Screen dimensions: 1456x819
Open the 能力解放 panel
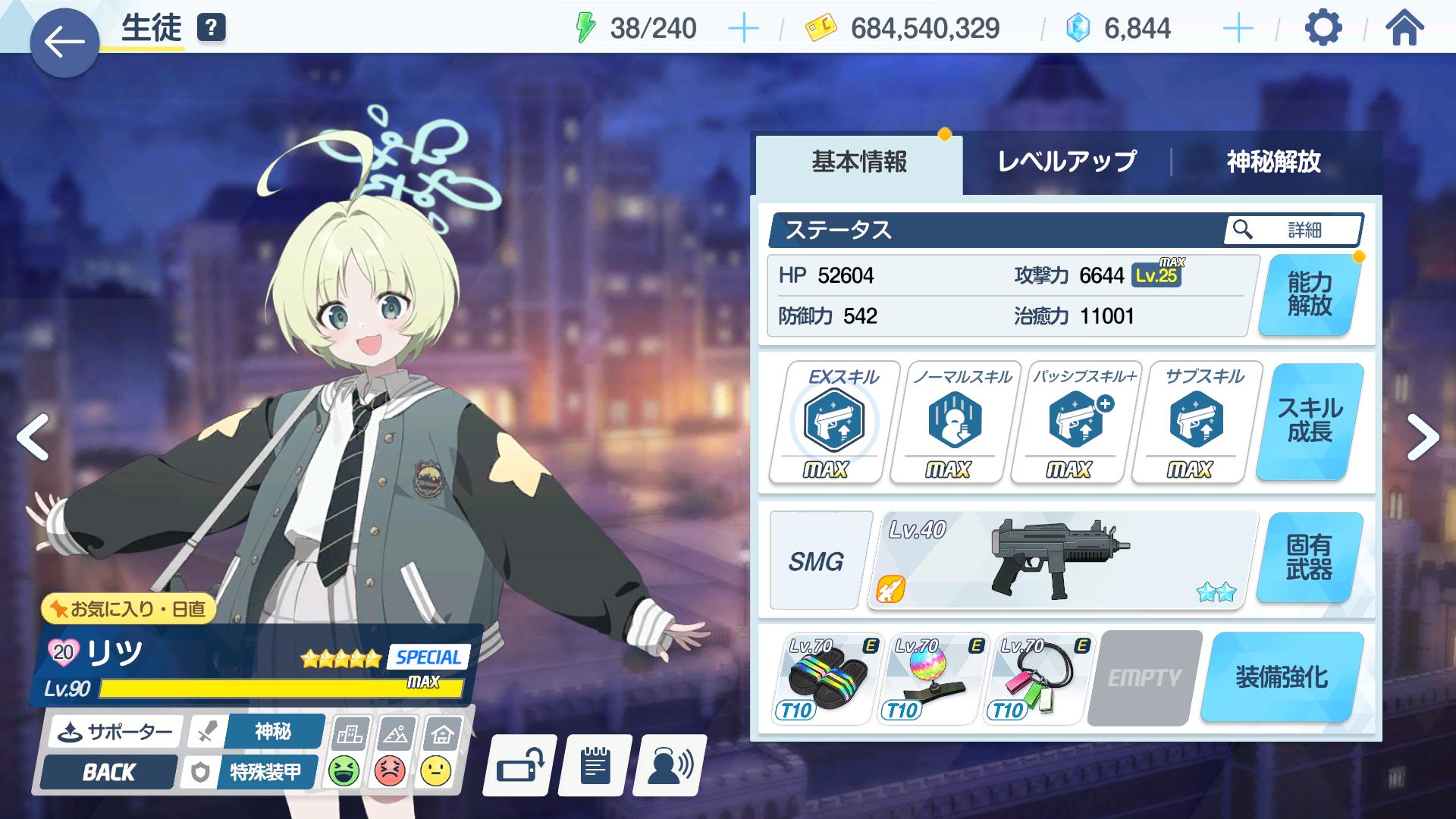point(1309,294)
